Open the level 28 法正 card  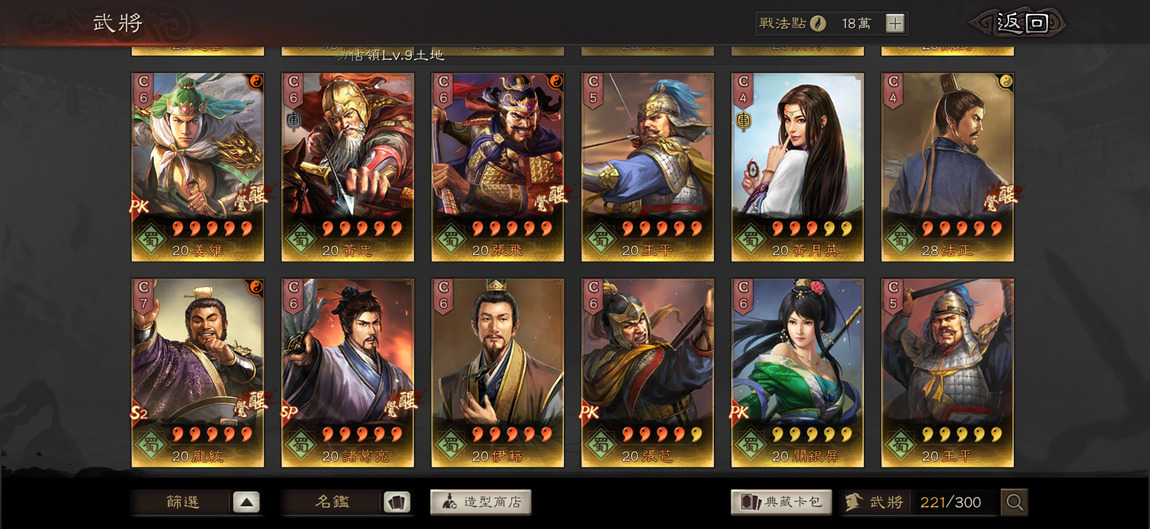tap(947, 166)
